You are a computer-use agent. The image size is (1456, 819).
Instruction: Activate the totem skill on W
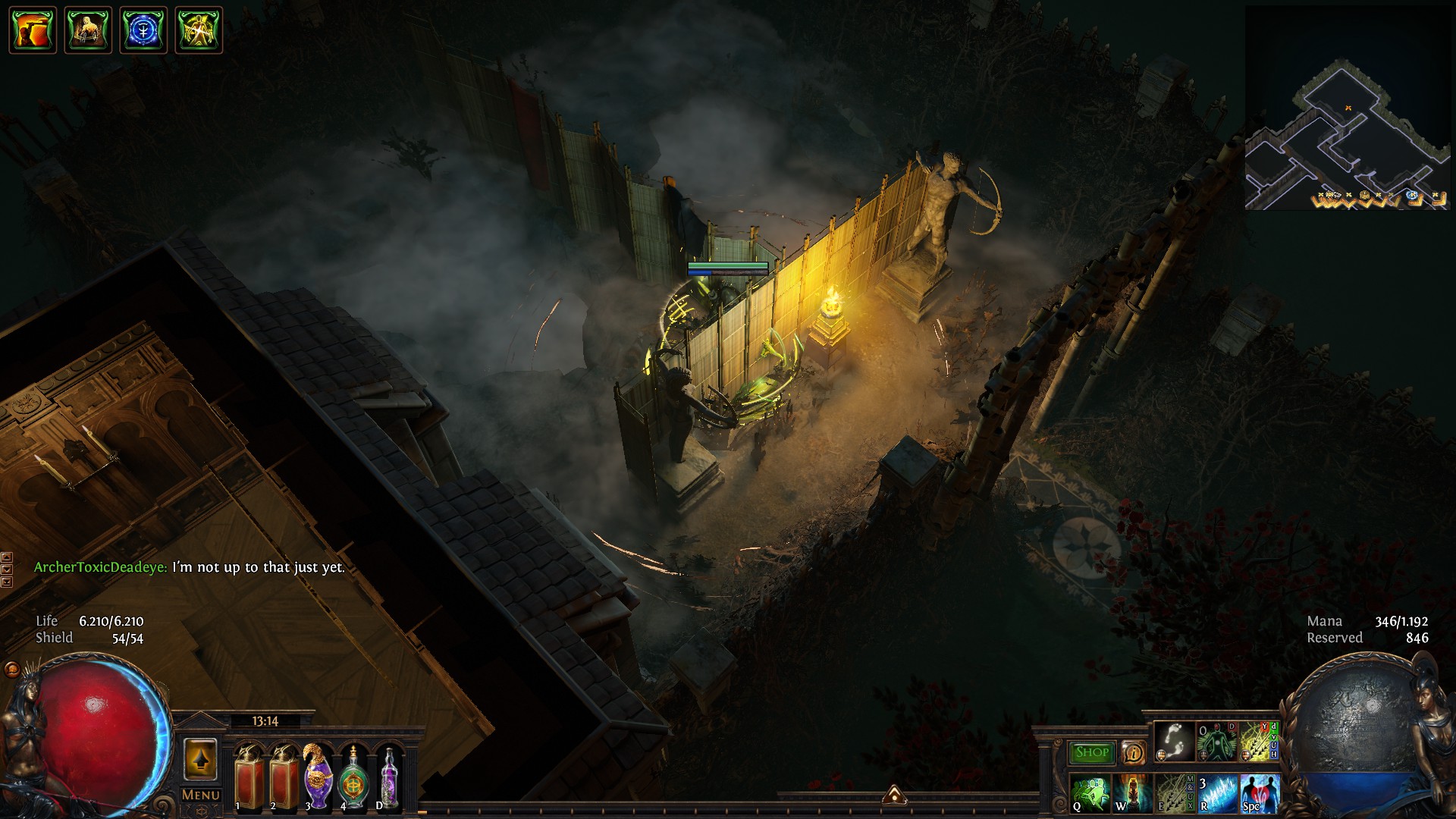(x=1132, y=793)
